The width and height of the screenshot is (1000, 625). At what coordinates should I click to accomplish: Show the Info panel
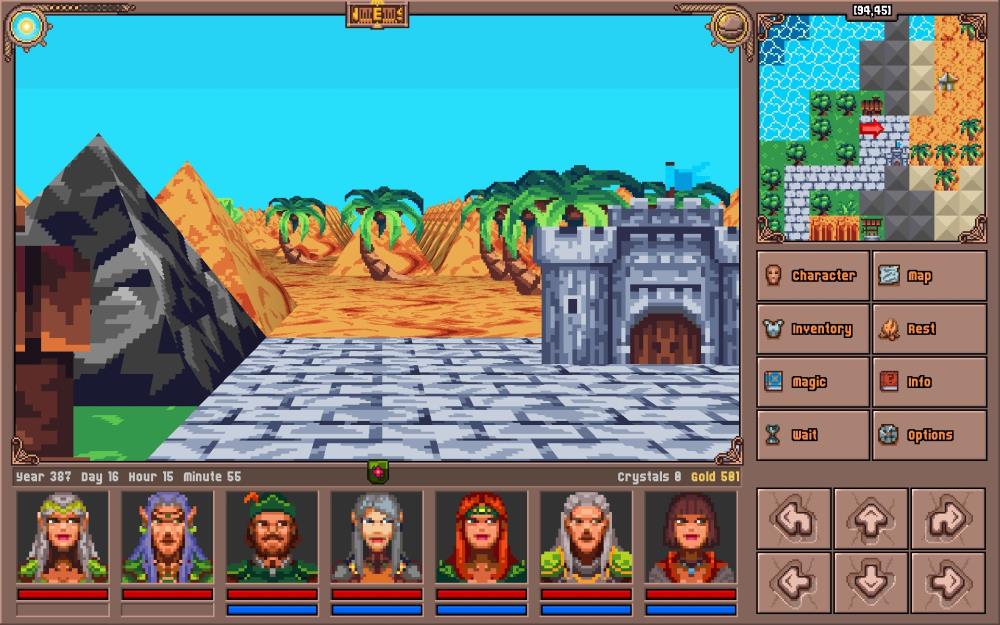click(928, 382)
